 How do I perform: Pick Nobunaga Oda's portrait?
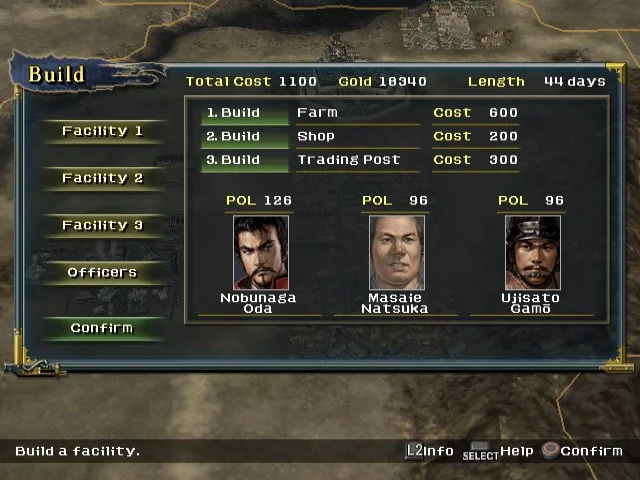pos(261,252)
